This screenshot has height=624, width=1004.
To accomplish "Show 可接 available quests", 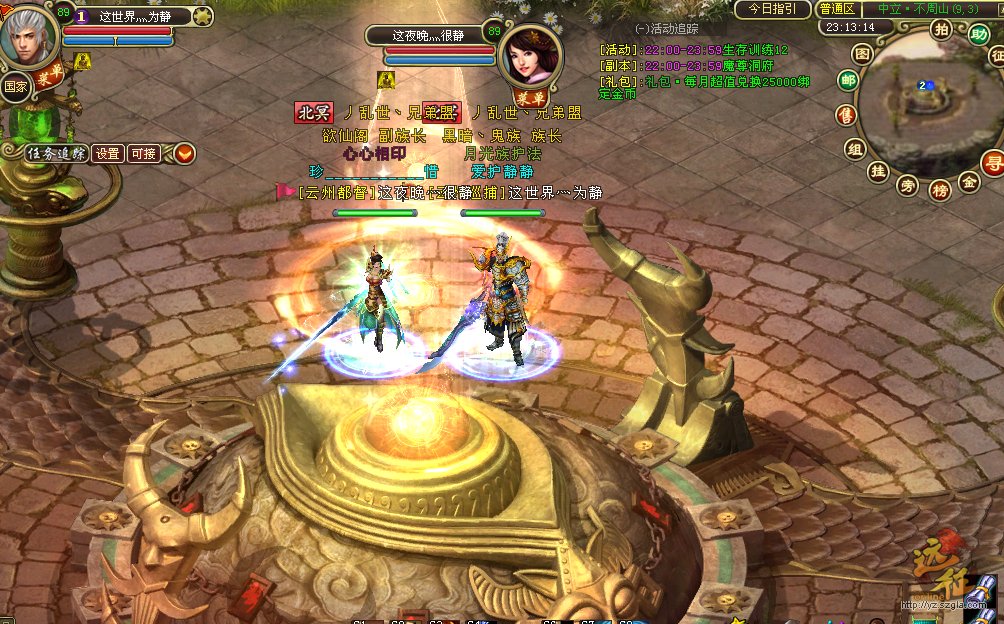I will 144,153.
